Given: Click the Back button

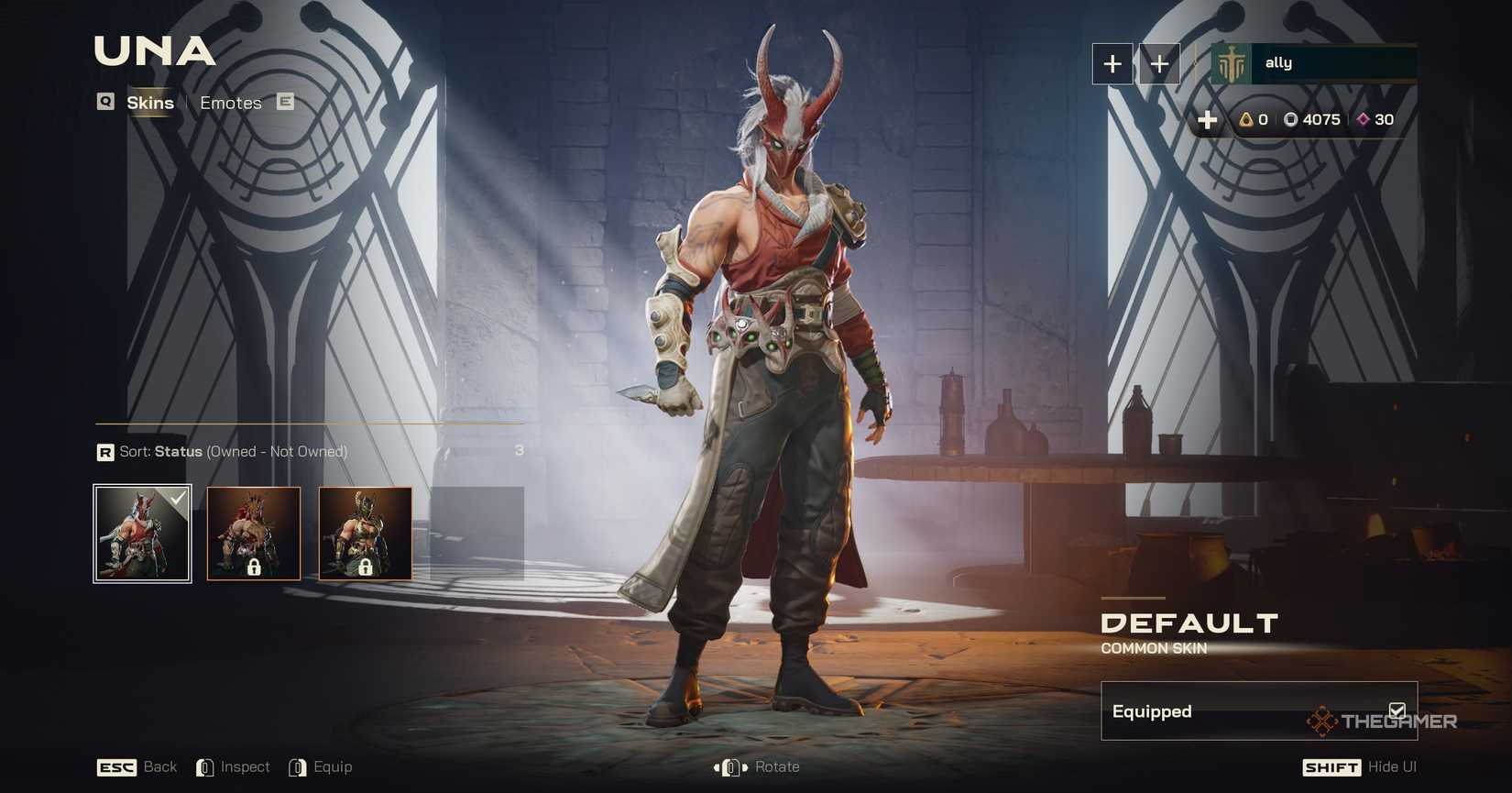Looking at the screenshot, I should [x=159, y=767].
